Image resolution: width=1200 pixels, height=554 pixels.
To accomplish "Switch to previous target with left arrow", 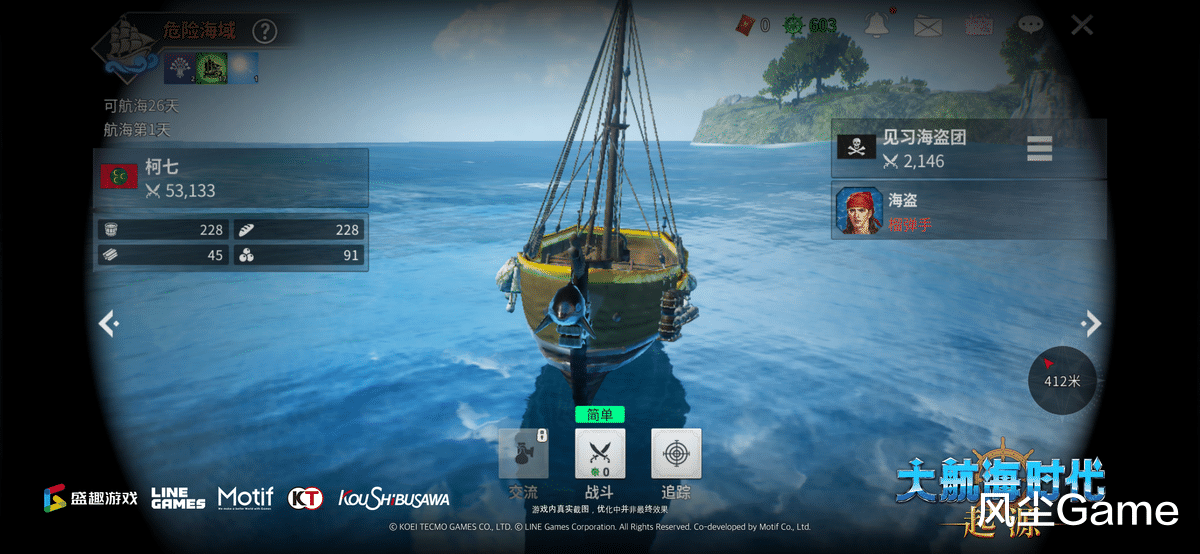I will [108, 323].
